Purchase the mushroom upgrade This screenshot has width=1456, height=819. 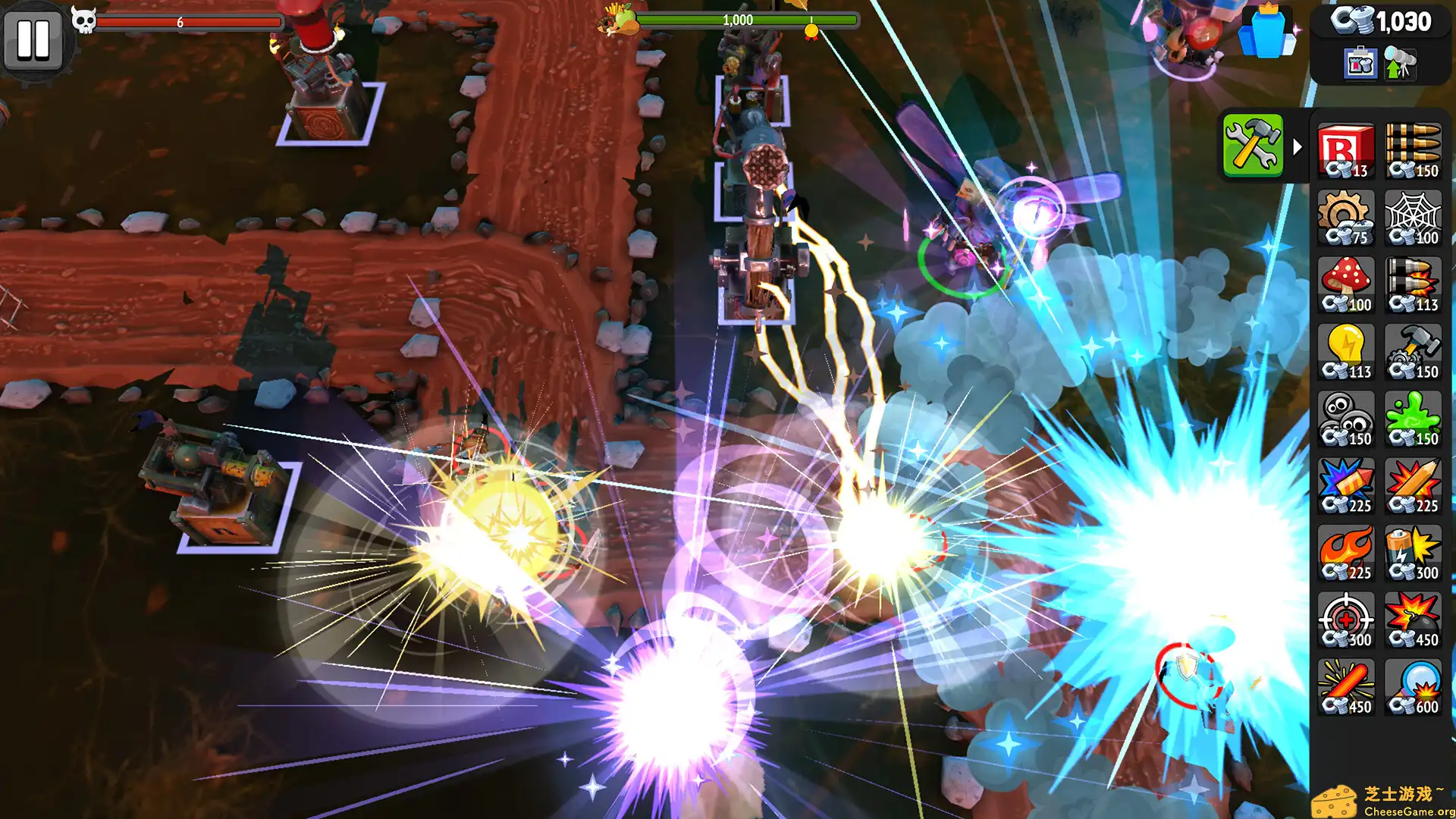click(x=1346, y=284)
